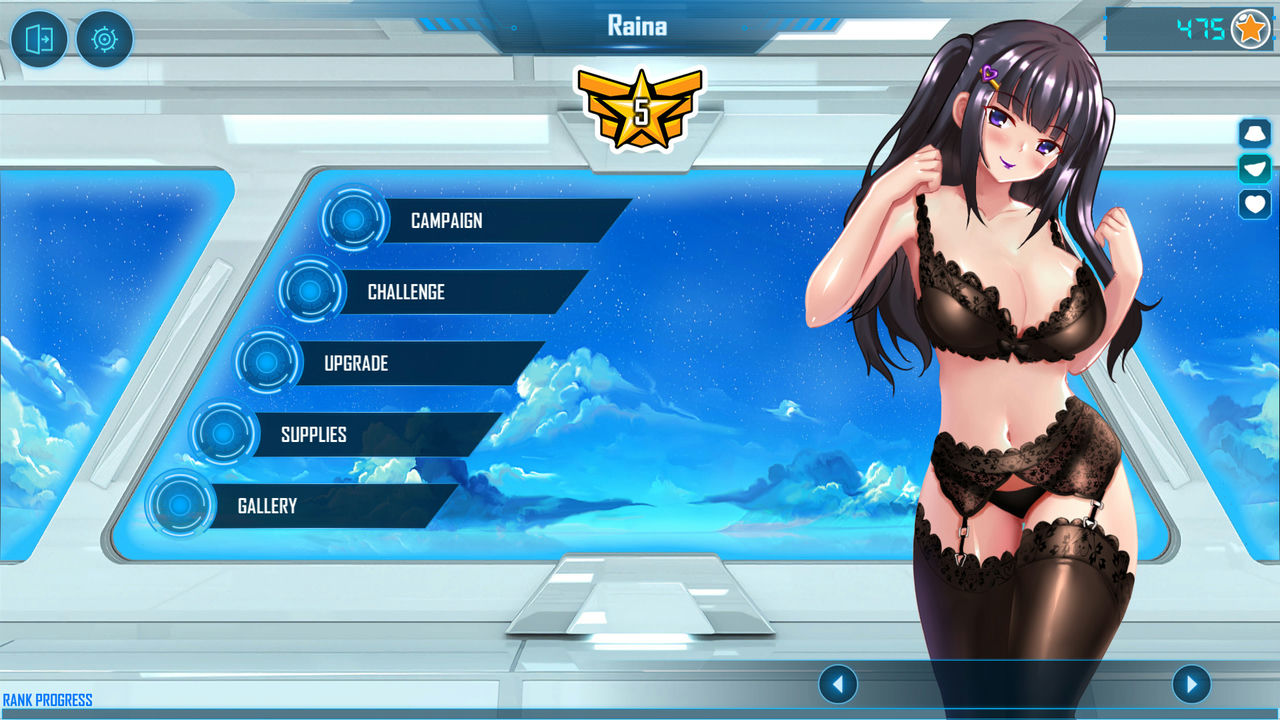Click the right arrow to switch characters
Viewport: 1280px width, 720px height.
1190,684
